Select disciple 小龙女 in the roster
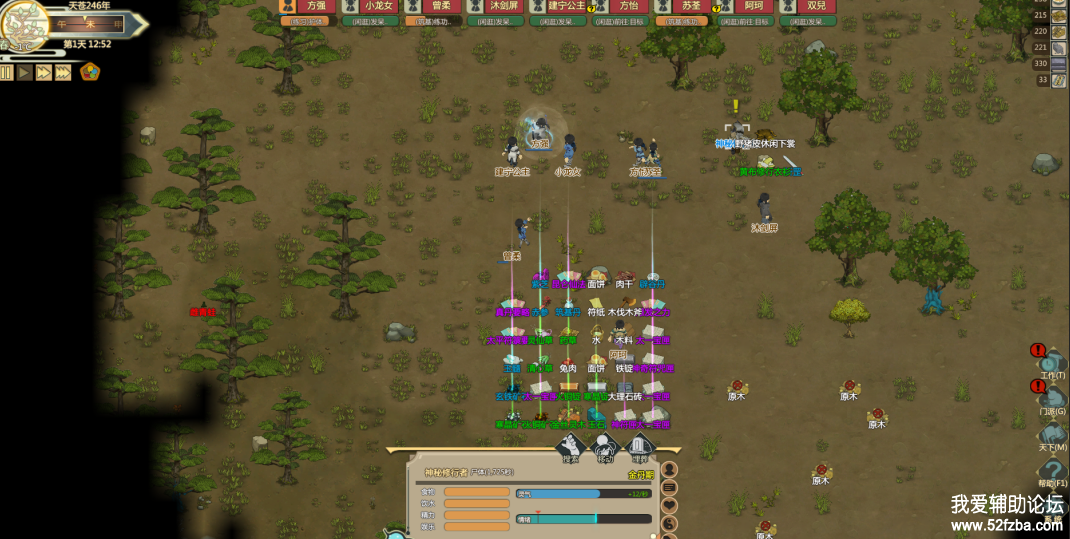 click(370, 6)
